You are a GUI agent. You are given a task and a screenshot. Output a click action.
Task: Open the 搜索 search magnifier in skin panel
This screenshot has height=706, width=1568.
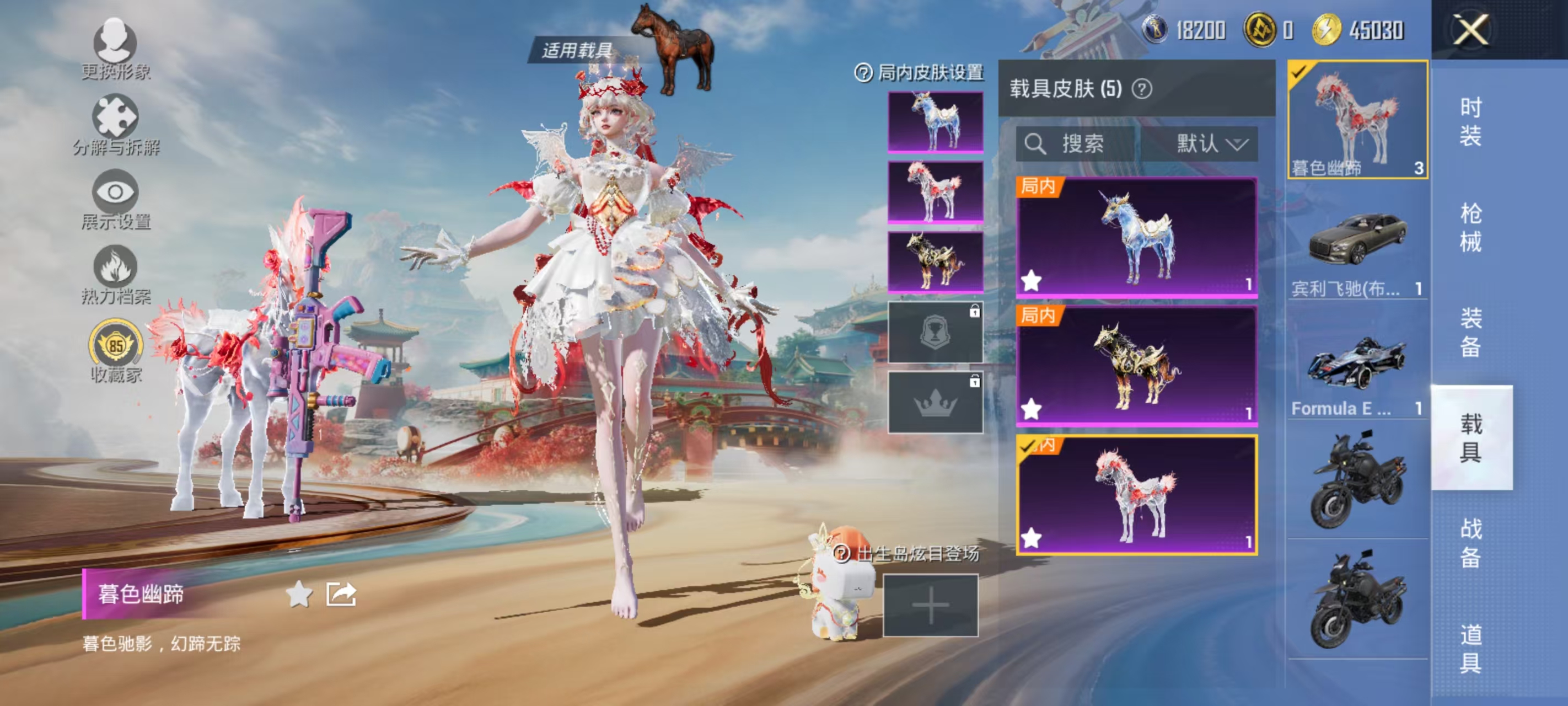tap(1037, 145)
